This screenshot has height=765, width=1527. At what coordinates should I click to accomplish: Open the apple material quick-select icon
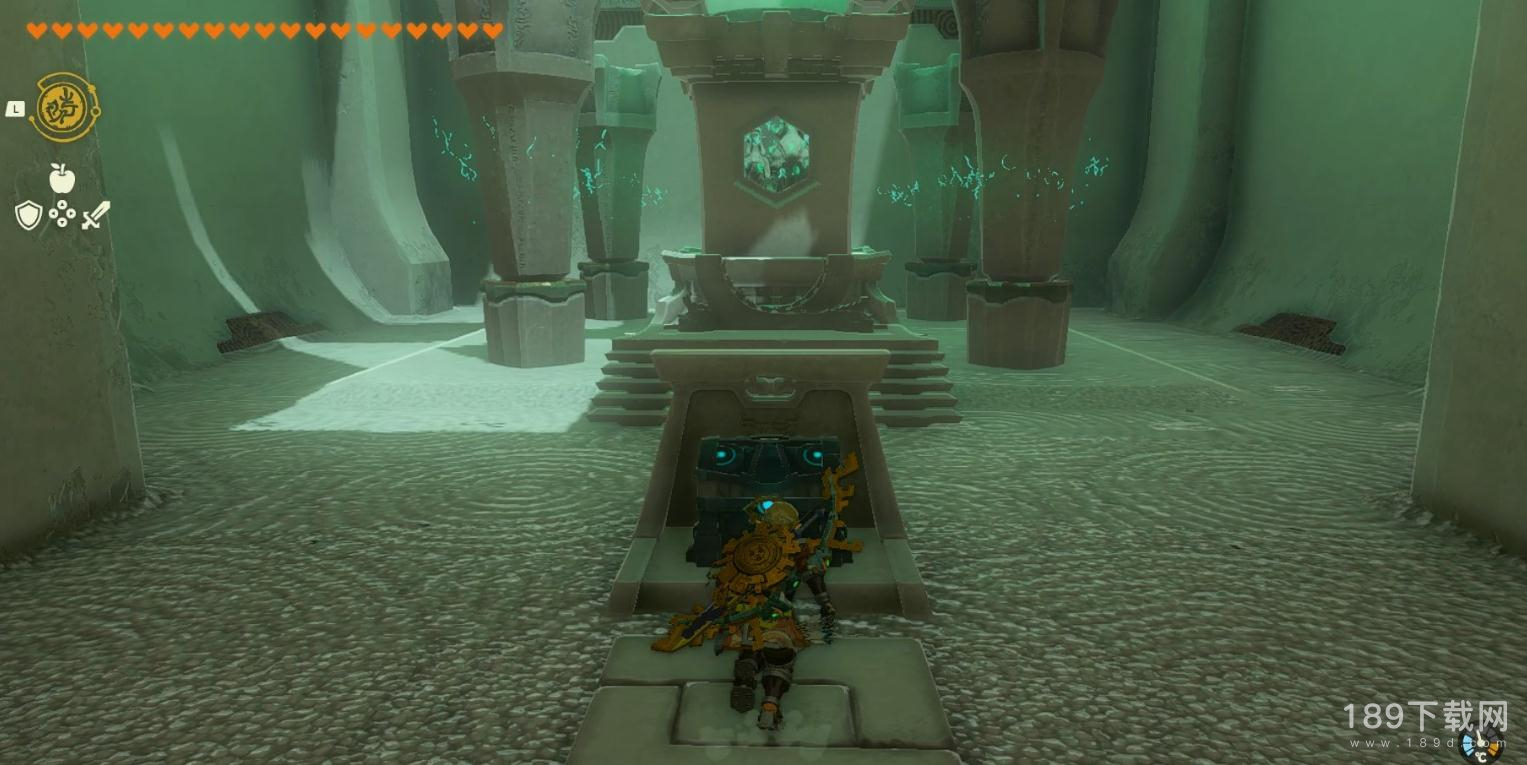pos(62,179)
